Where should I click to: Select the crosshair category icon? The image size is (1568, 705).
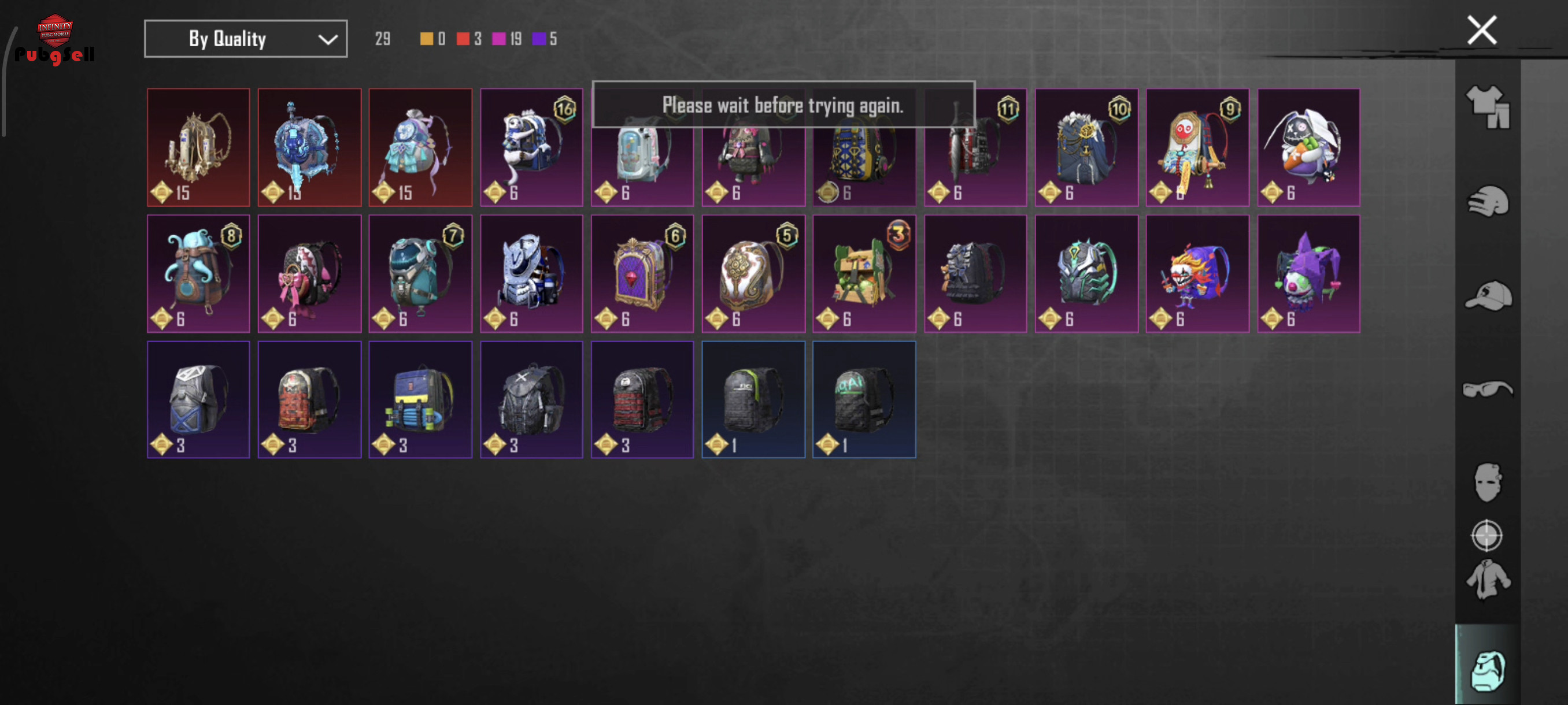point(1486,536)
